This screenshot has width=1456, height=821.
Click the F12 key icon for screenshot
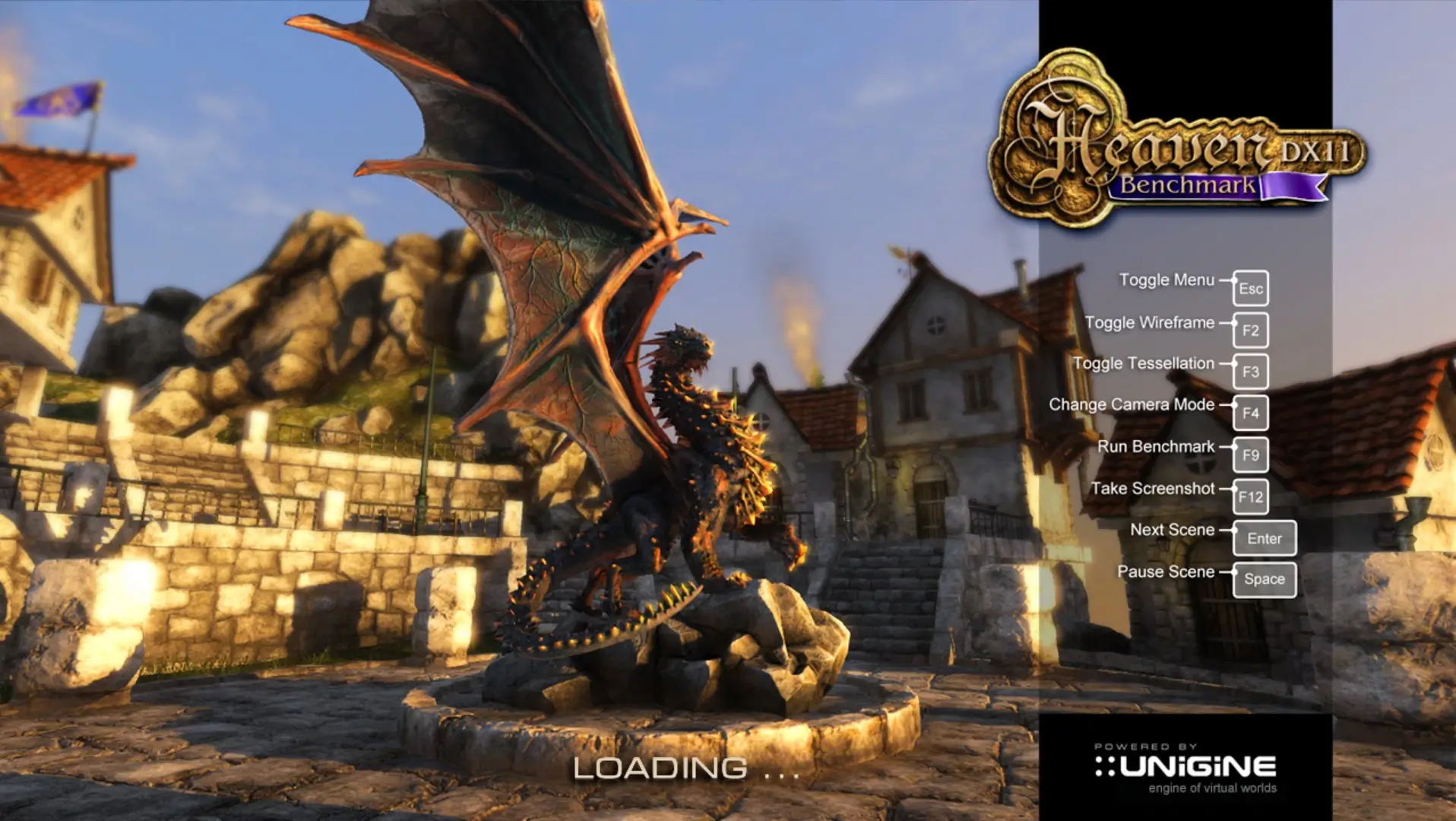1250,496
